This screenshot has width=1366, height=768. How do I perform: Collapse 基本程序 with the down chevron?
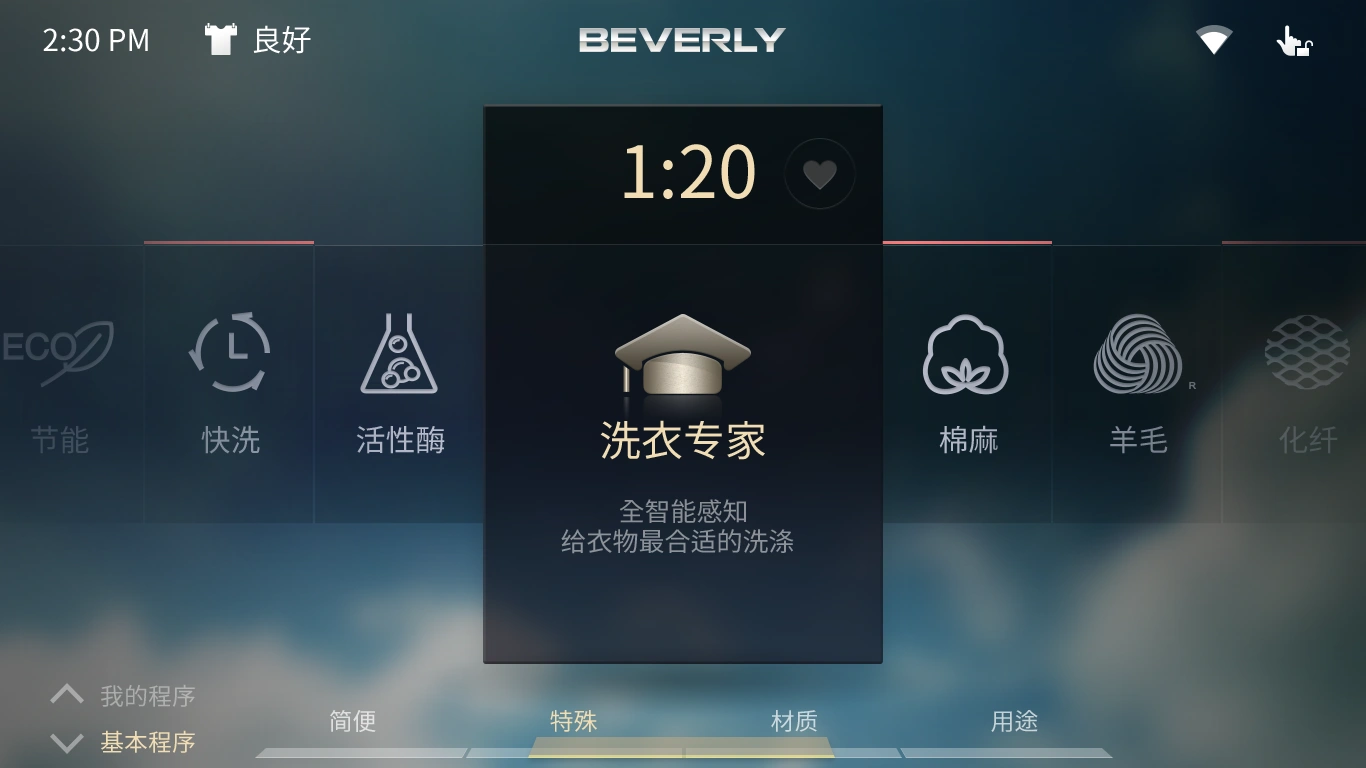coord(66,742)
